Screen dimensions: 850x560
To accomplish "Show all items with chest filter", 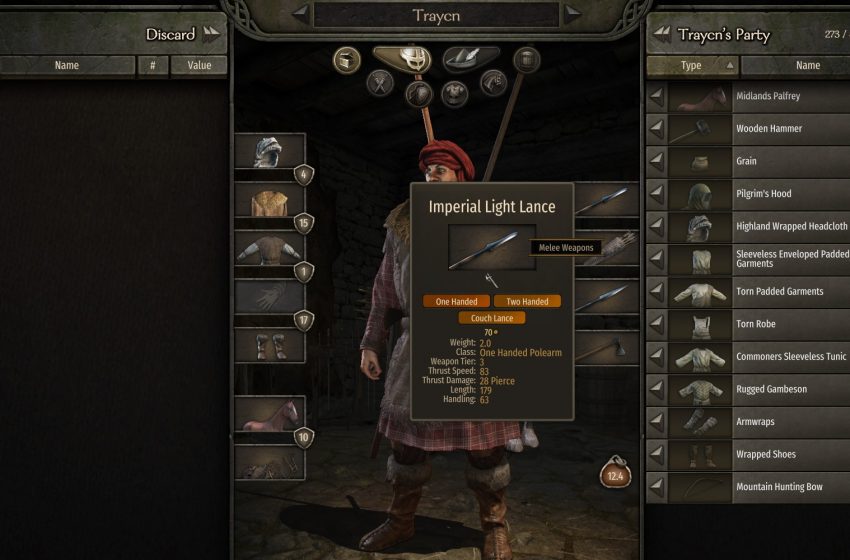I will tap(347, 59).
